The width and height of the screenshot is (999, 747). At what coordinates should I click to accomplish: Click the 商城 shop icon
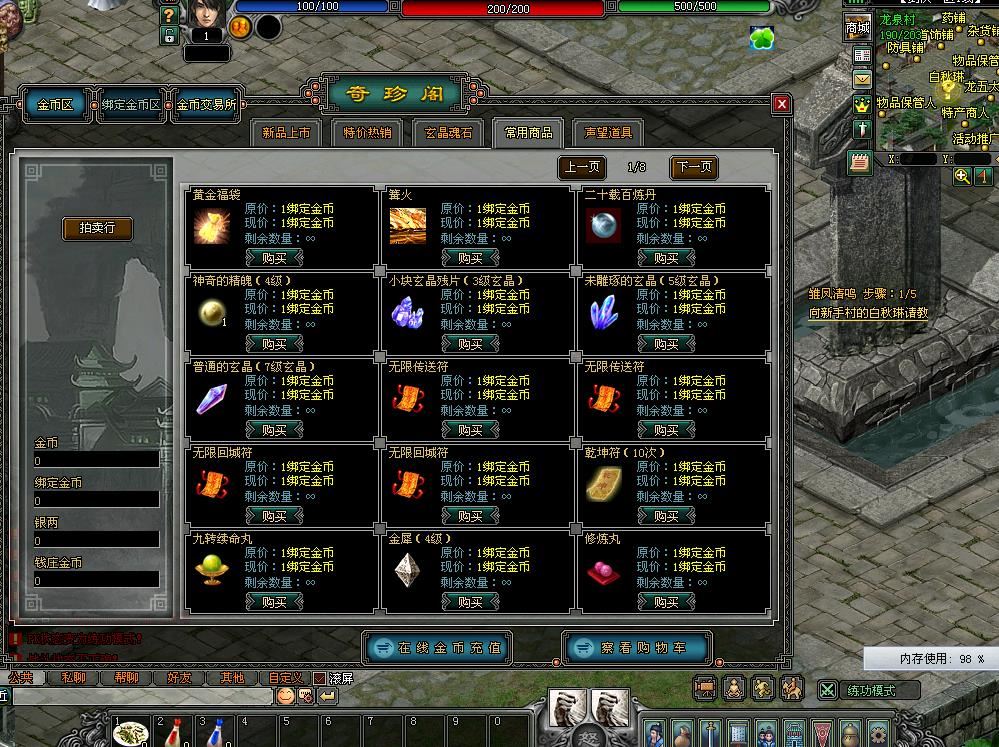[x=857, y=28]
